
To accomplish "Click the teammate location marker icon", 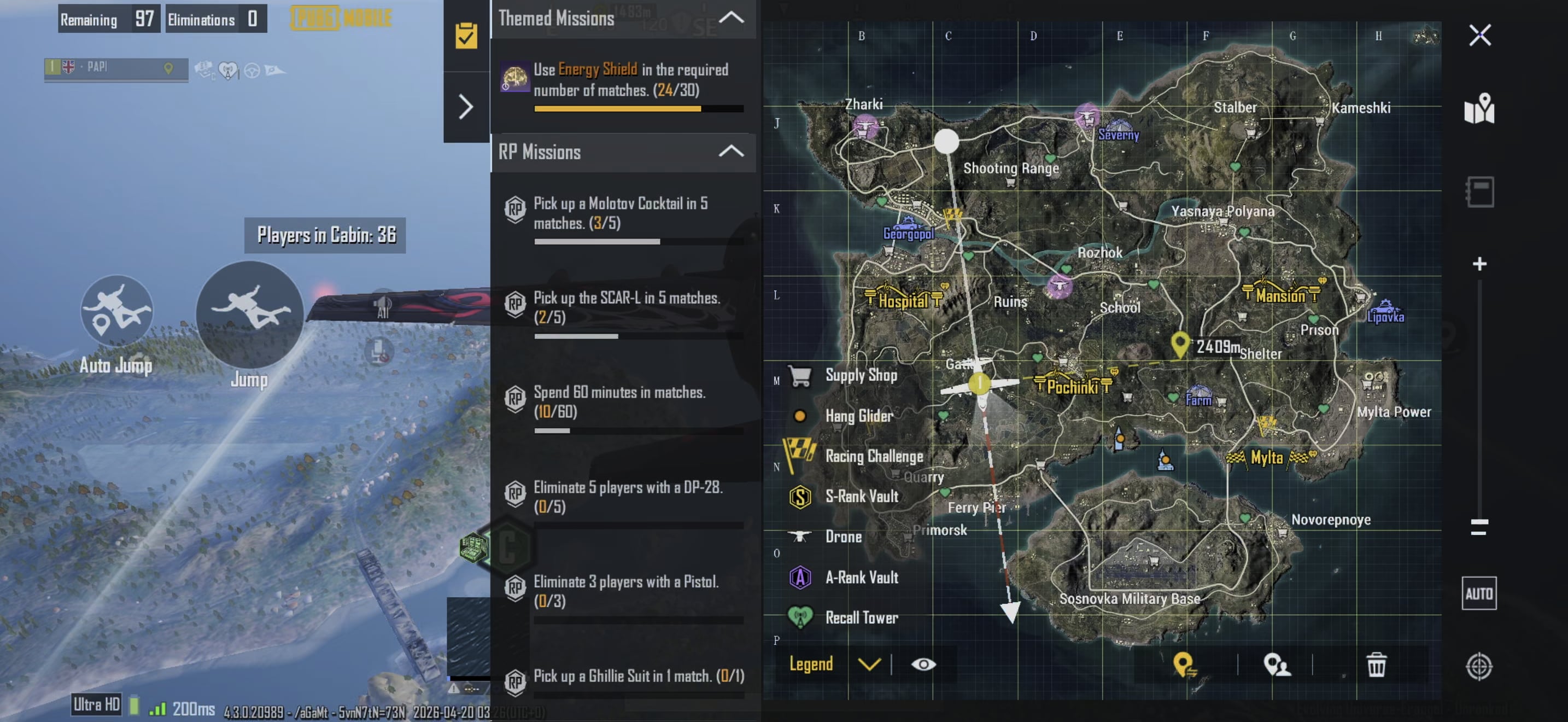I will point(1277,665).
